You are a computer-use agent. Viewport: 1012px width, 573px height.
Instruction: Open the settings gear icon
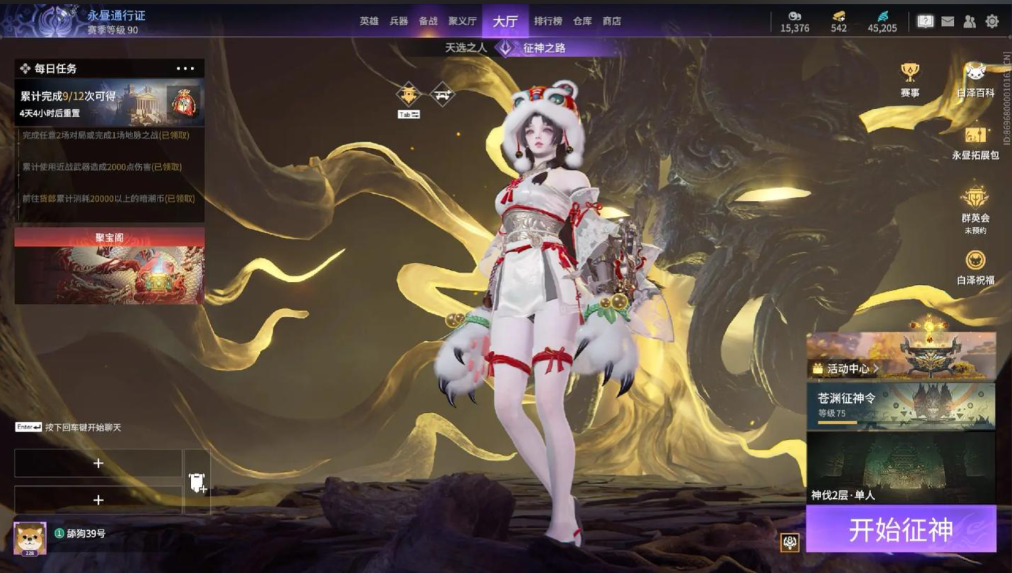[x=992, y=21]
